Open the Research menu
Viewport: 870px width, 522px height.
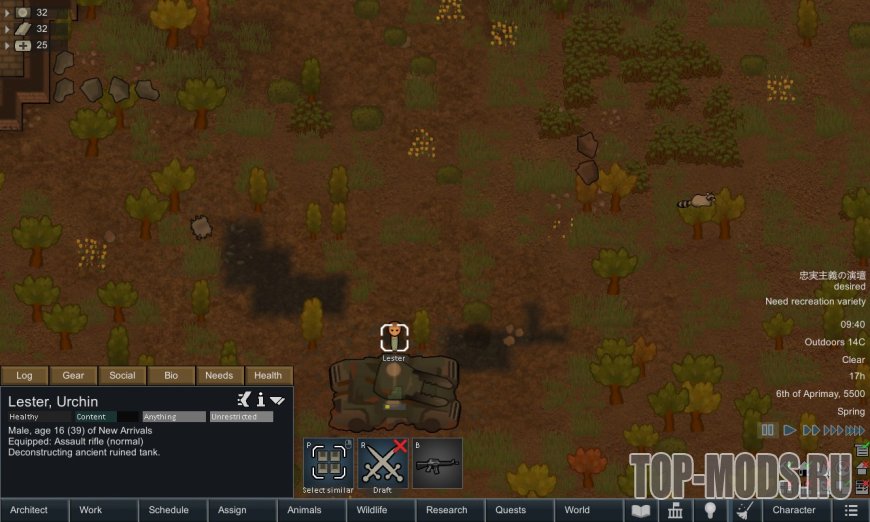coord(447,510)
